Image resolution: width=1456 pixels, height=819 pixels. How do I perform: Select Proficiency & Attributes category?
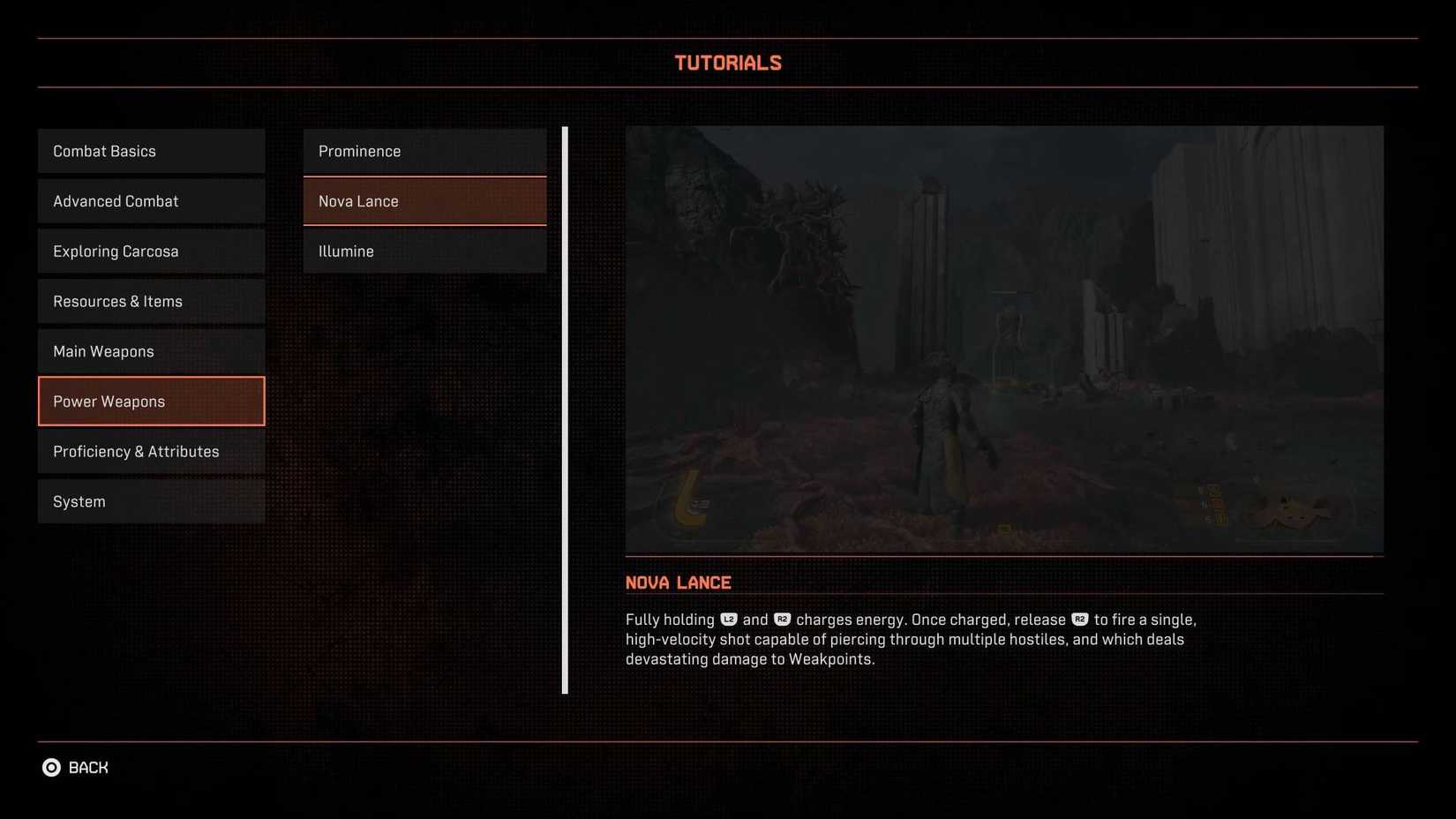pos(151,451)
